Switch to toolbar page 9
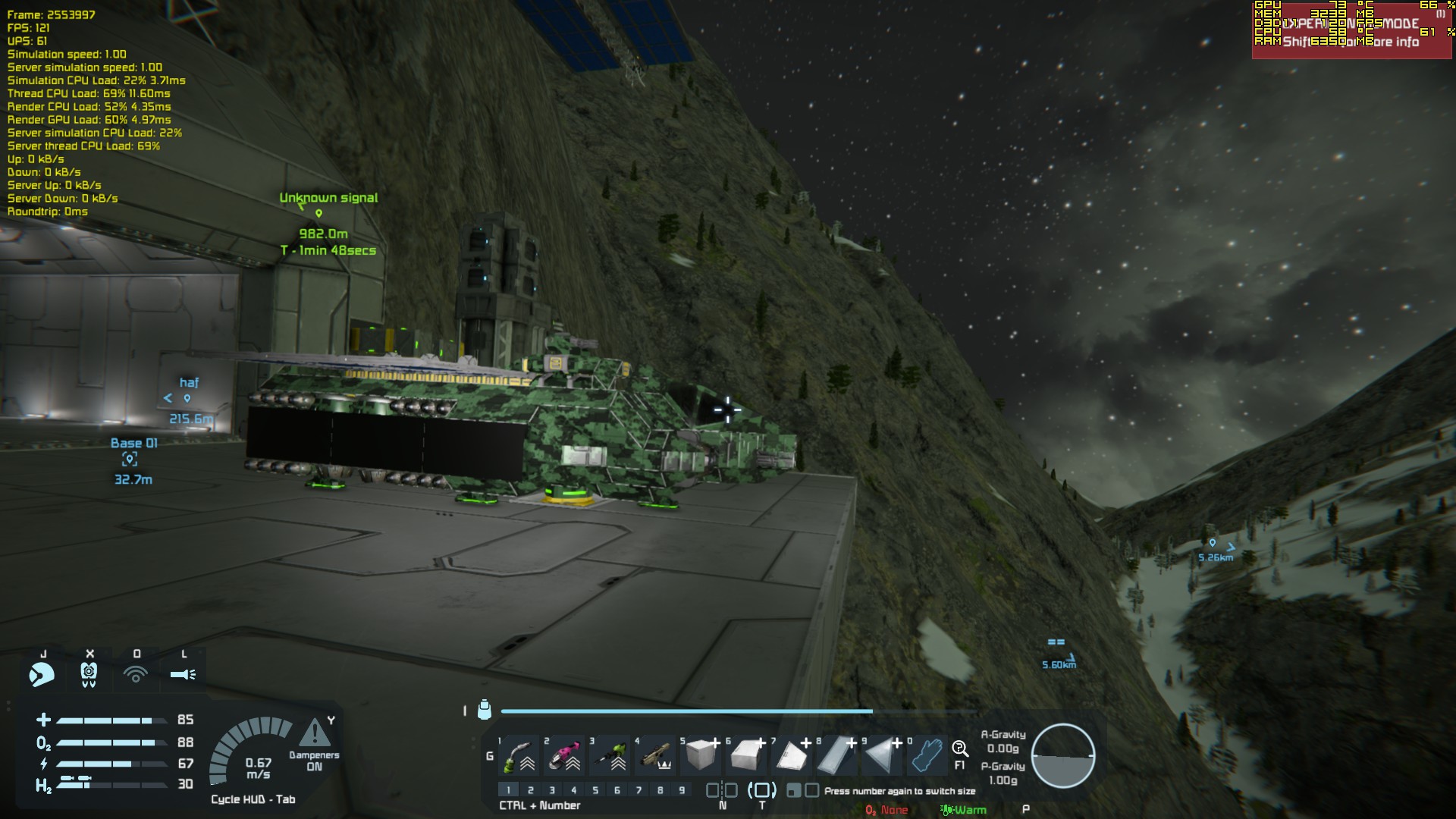 [x=682, y=790]
